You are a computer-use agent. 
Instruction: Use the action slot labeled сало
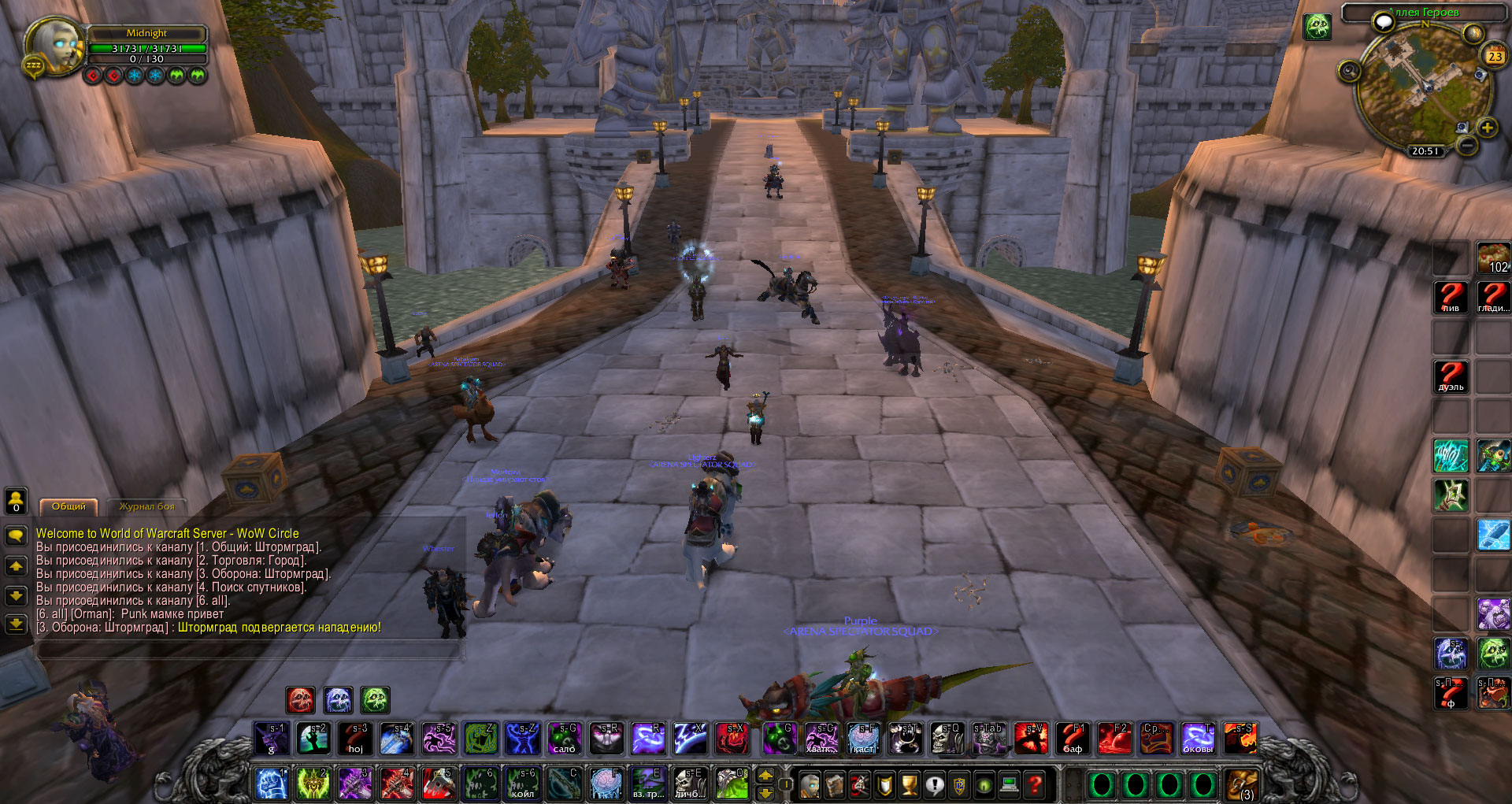tap(565, 739)
